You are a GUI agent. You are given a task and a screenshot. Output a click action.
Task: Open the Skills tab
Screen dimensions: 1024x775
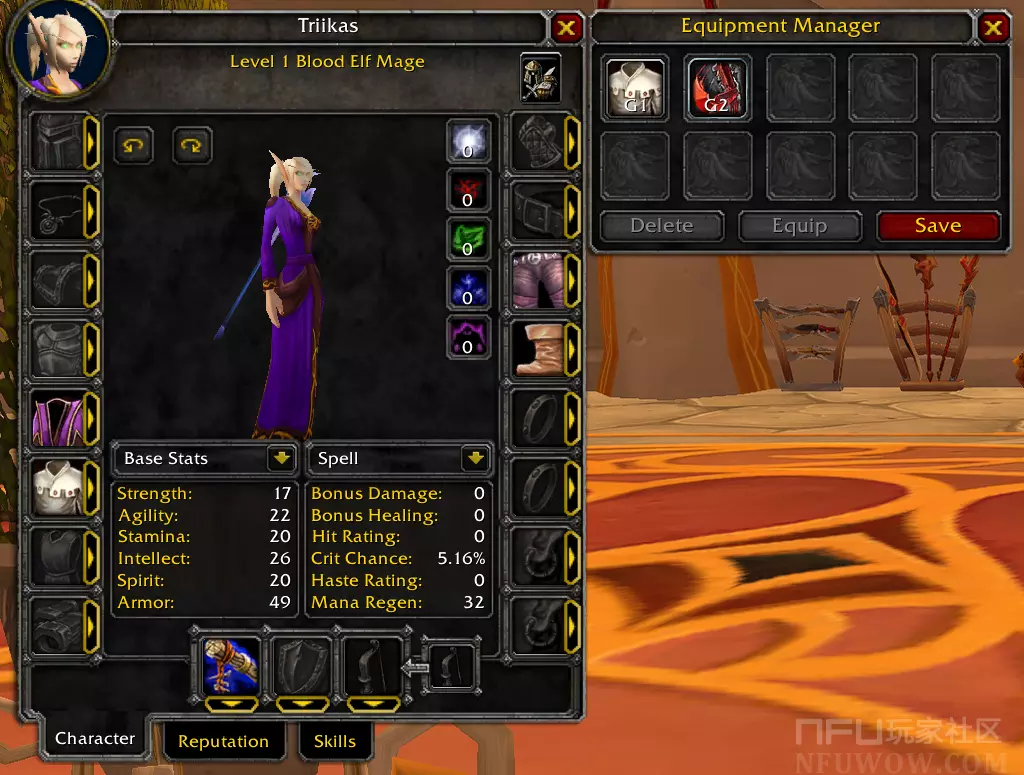(334, 741)
